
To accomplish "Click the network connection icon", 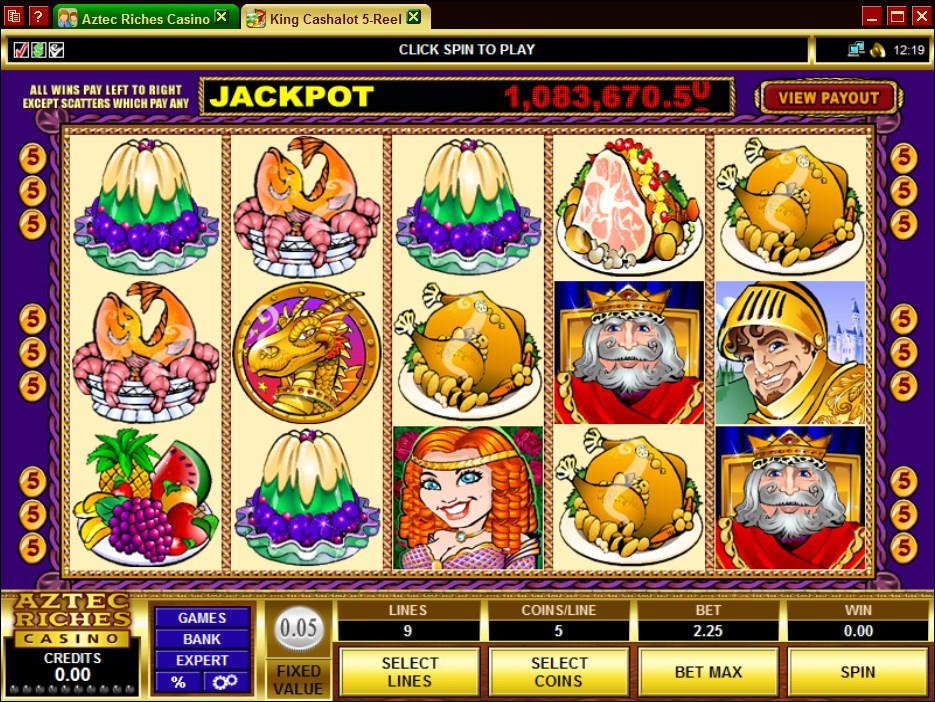I will tap(856, 49).
